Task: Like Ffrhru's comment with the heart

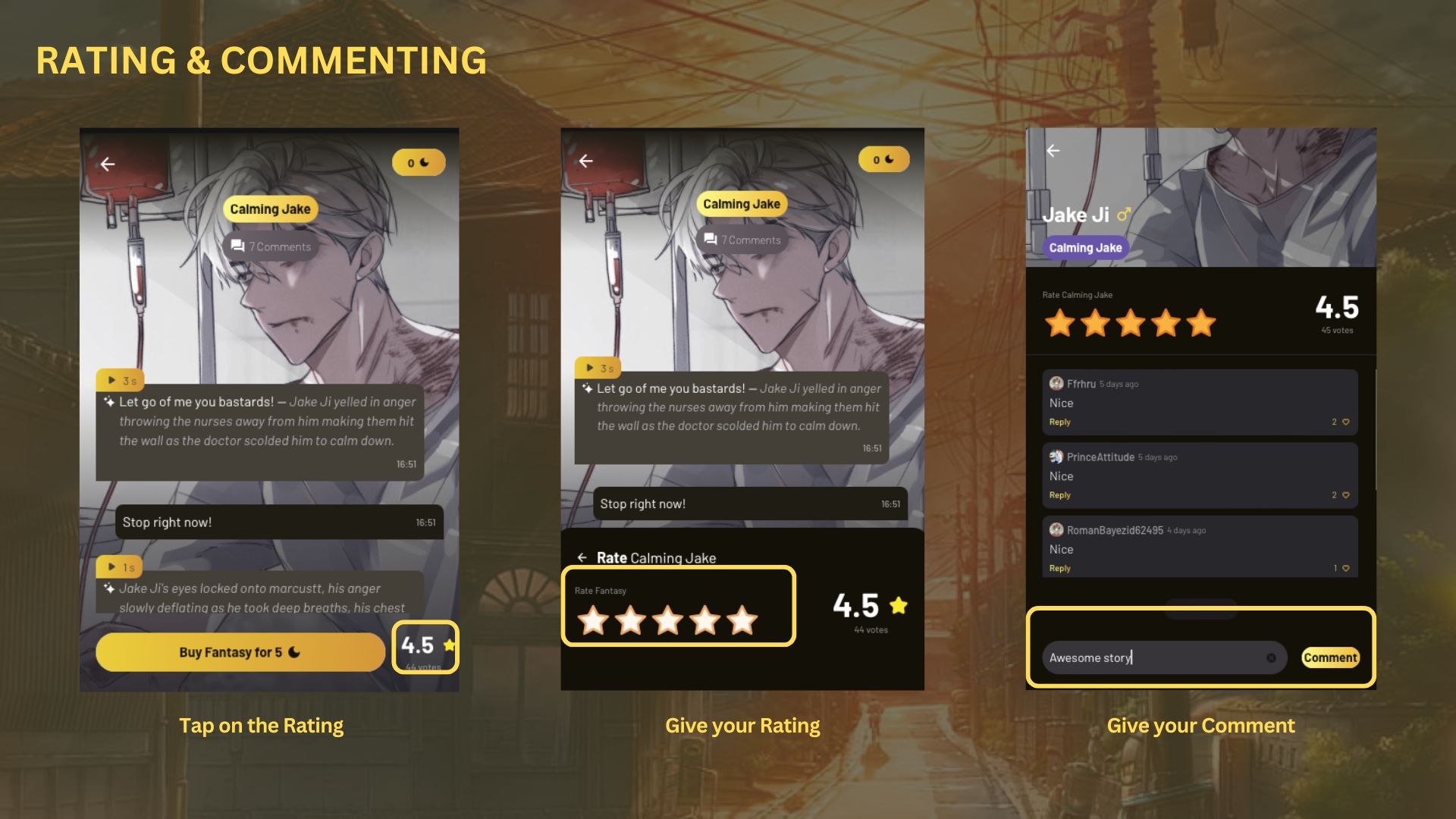Action: [1346, 422]
